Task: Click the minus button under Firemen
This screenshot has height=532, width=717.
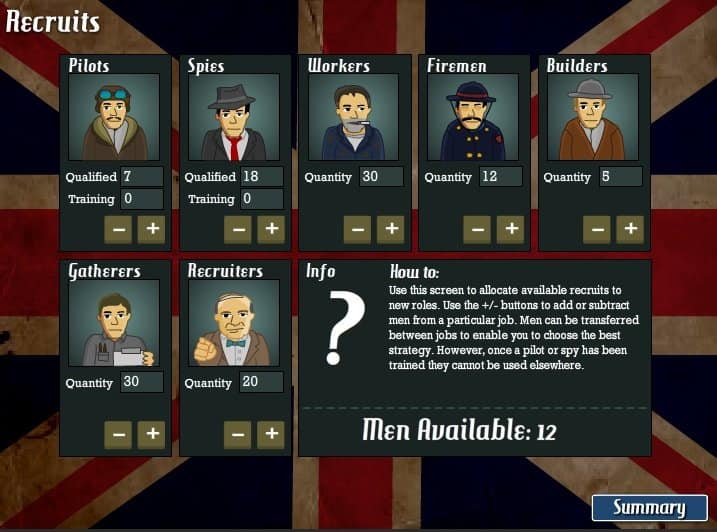Action: click(x=477, y=229)
